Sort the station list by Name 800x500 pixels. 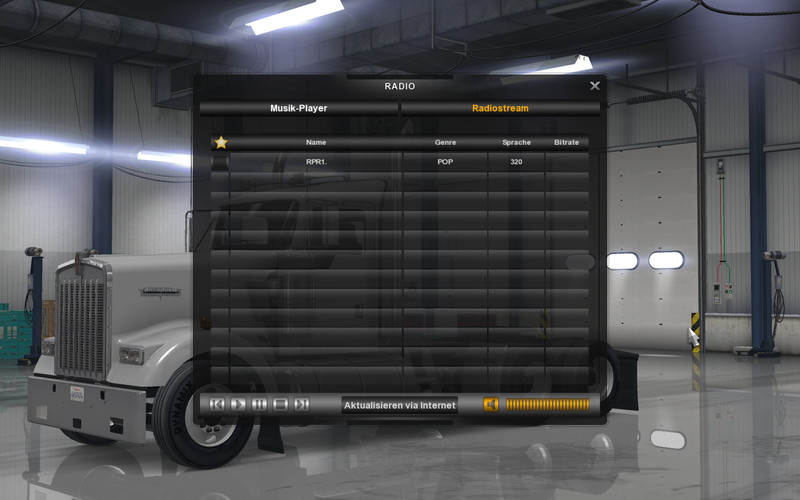[x=316, y=143]
